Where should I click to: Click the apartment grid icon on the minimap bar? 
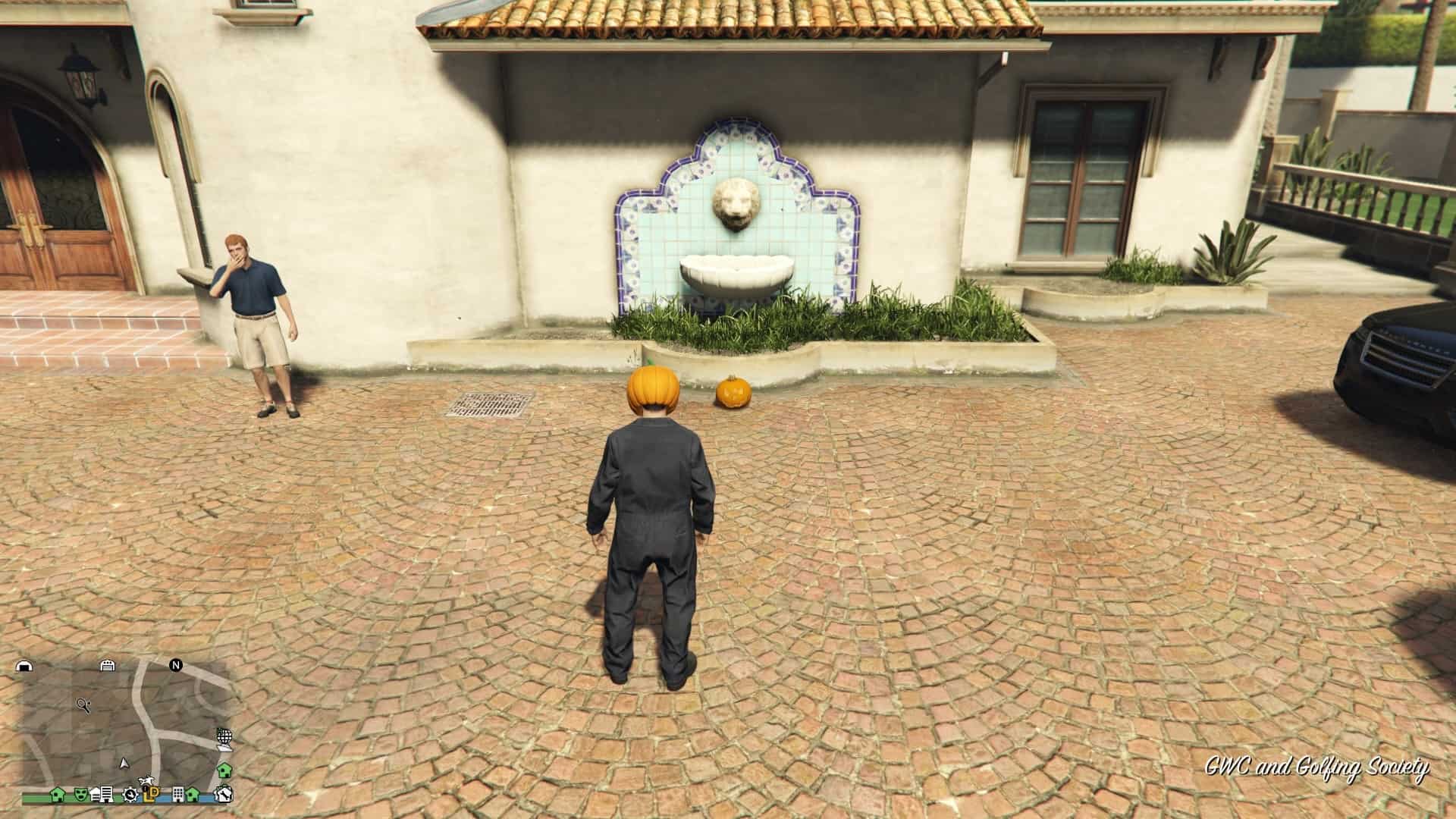tap(178, 795)
